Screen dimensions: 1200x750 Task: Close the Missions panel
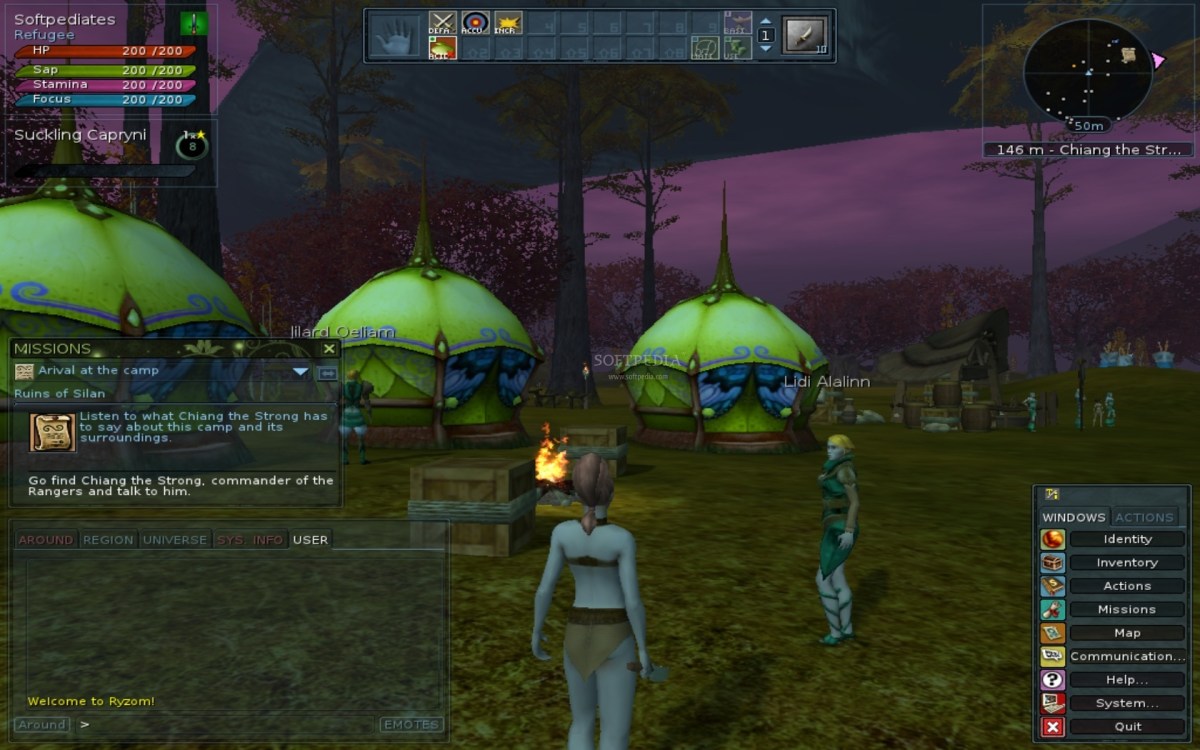click(x=329, y=349)
